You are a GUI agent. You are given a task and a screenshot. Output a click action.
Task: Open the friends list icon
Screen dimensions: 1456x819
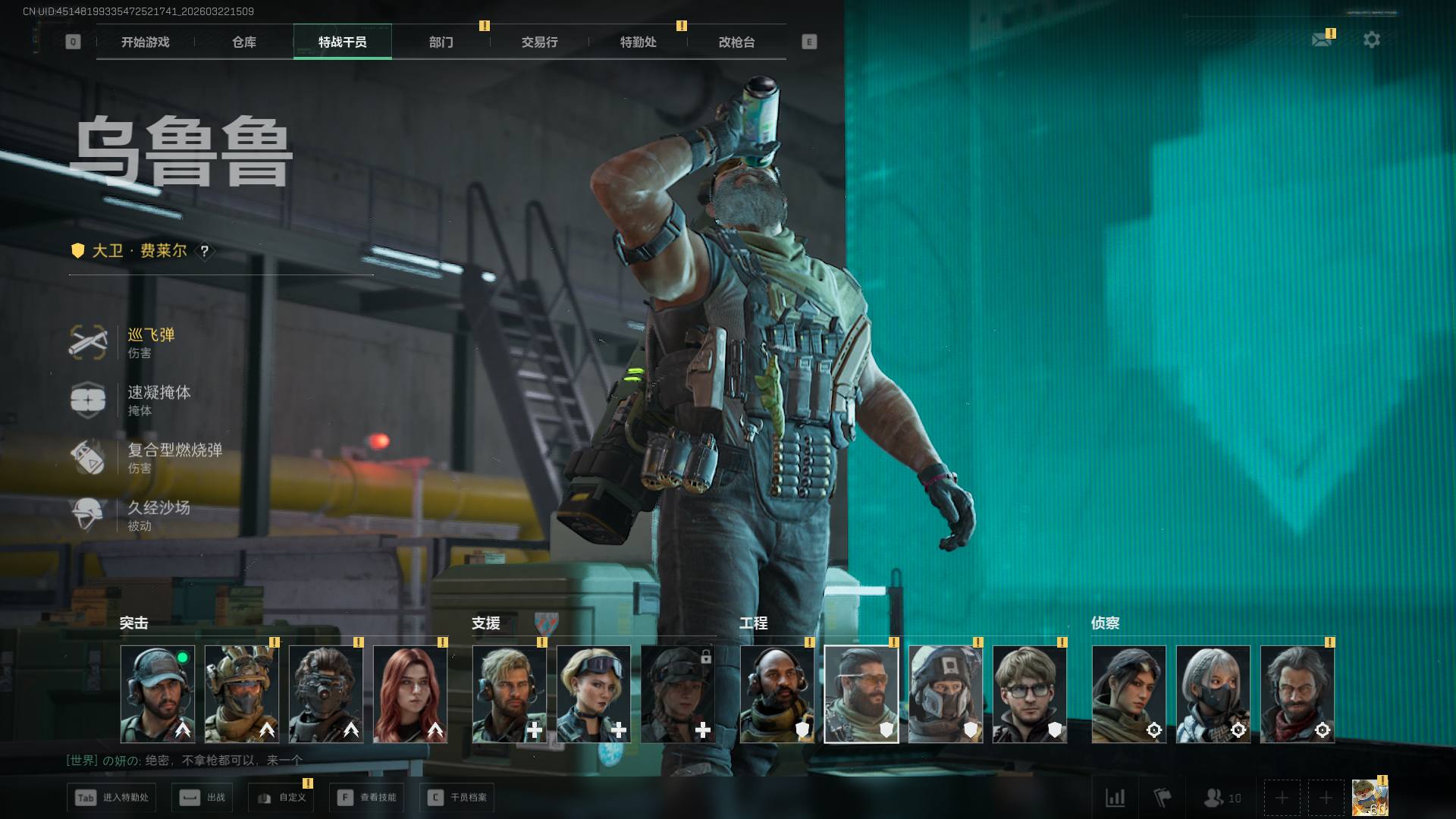[x=1222, y=798]
